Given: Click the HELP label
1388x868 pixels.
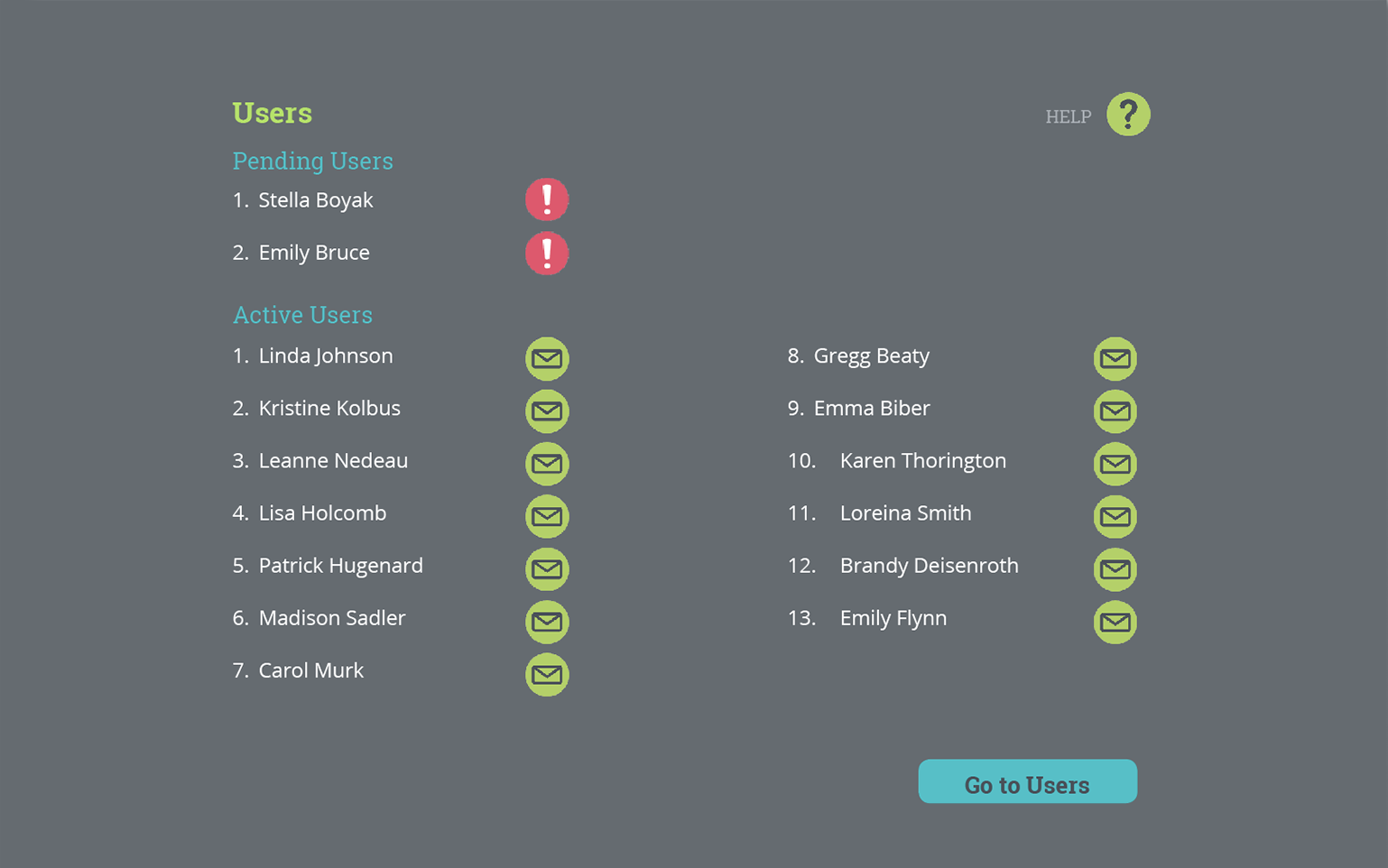Looking at the screenshot, I should [1069, 116].
